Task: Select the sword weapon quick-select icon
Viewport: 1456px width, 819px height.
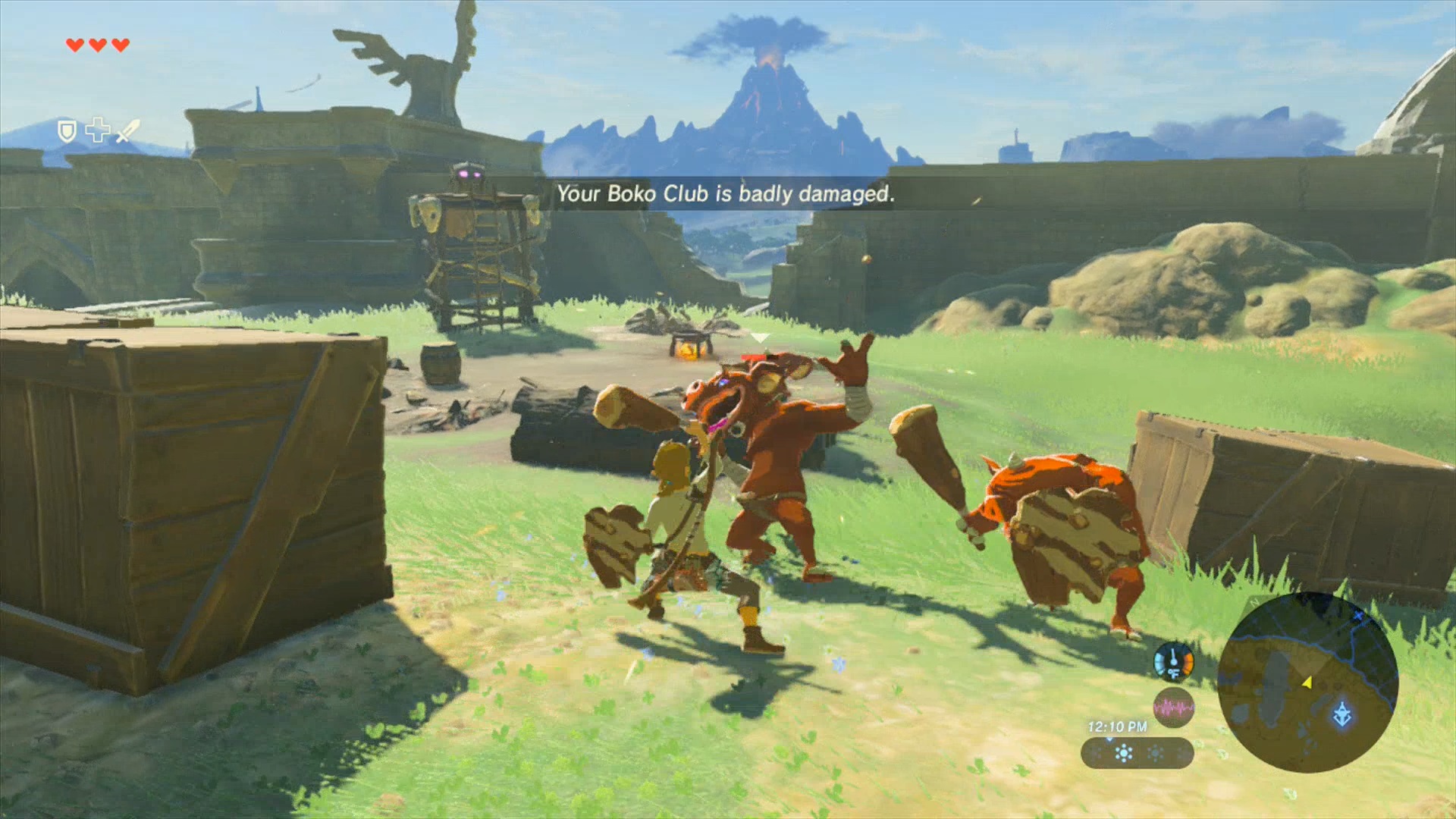Action: tap(127, 131)
